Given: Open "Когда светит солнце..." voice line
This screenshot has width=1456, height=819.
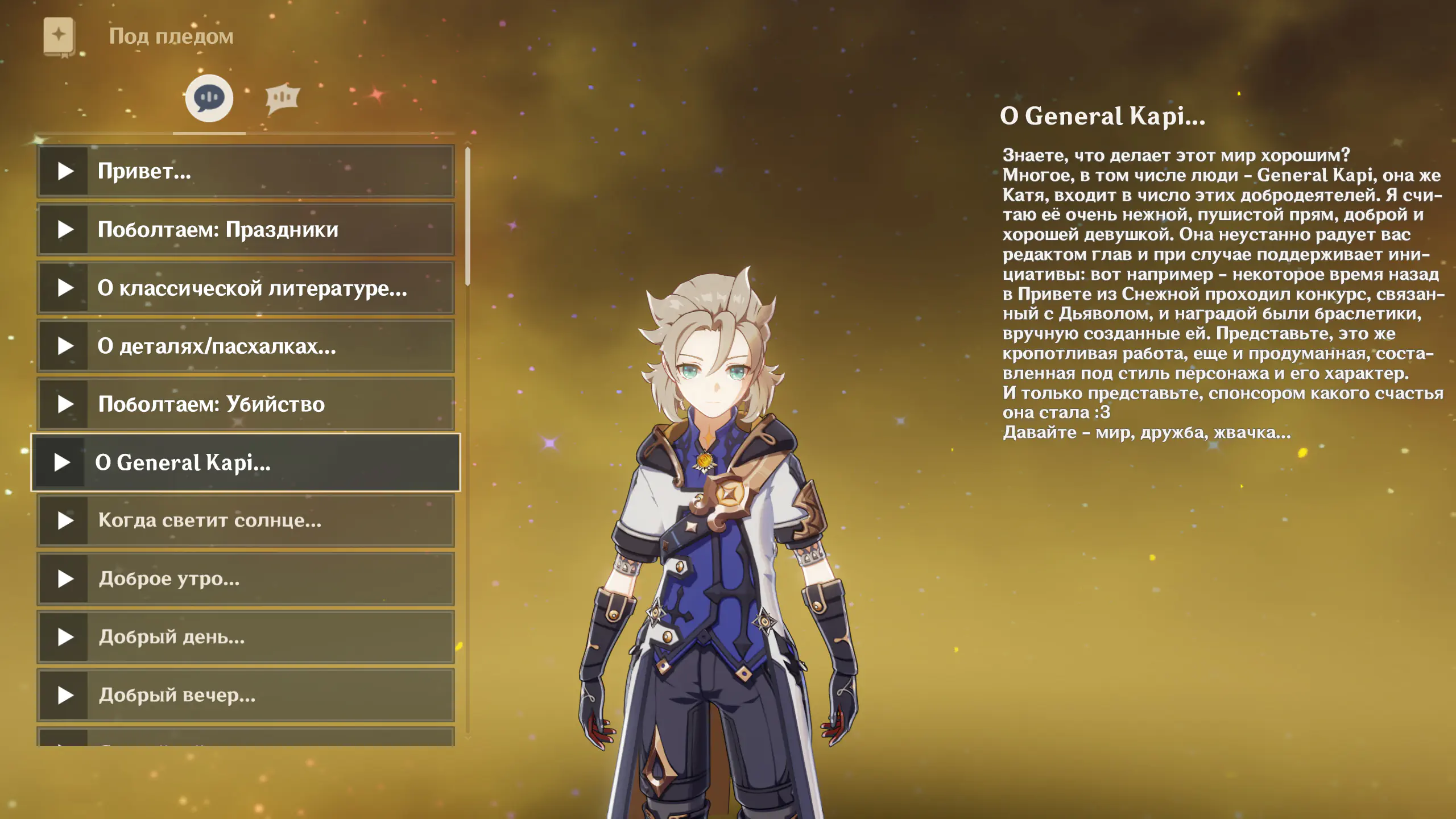Looking at the screenshot, I should pyautogui.click(x=246, y=520).
